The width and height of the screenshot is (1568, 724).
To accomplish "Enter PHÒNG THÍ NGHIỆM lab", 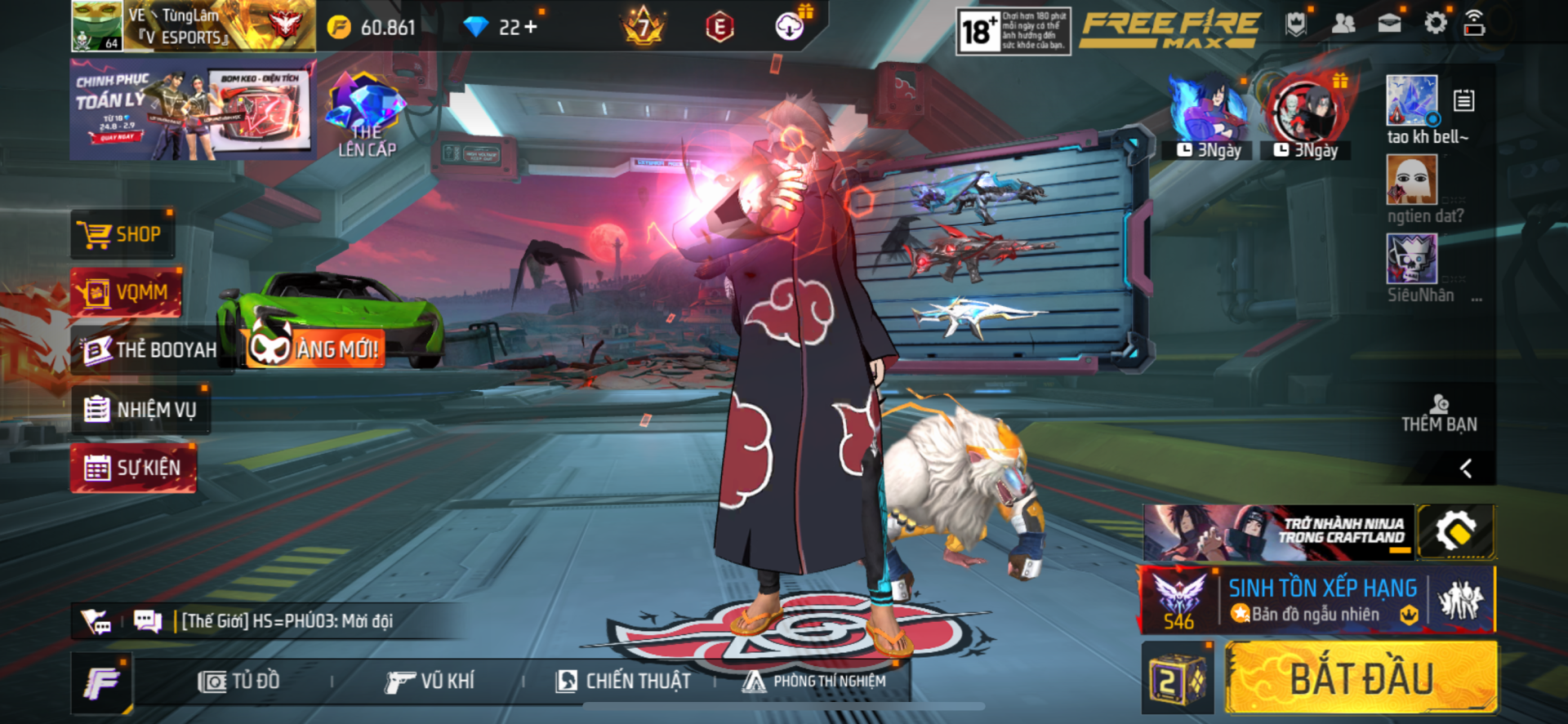I will point(814,682).
